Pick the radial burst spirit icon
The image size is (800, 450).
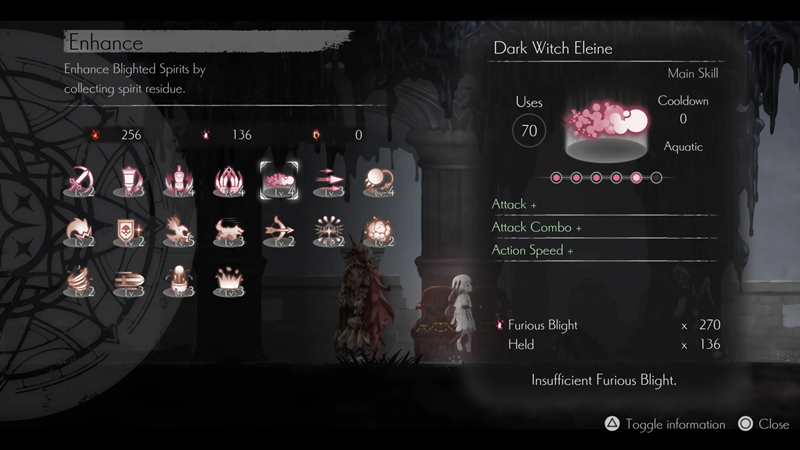click(x=328, y=232)
